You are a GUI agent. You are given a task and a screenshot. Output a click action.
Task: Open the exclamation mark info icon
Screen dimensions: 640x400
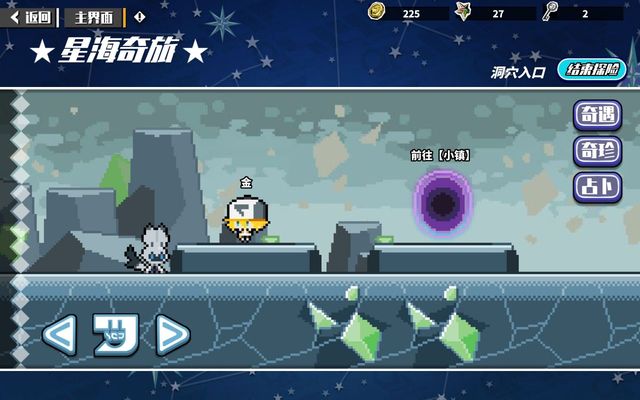pyautogui.click(x=138, y=17)
